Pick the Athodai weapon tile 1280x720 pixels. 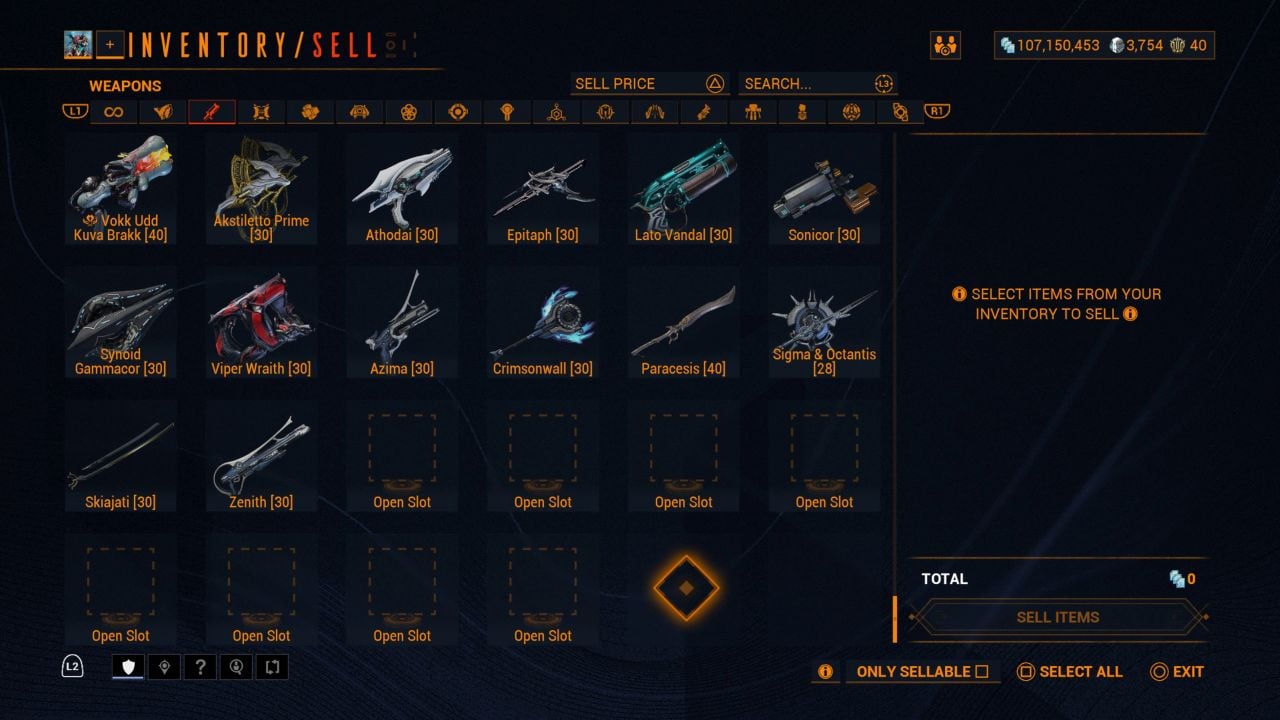pos(402,190)
